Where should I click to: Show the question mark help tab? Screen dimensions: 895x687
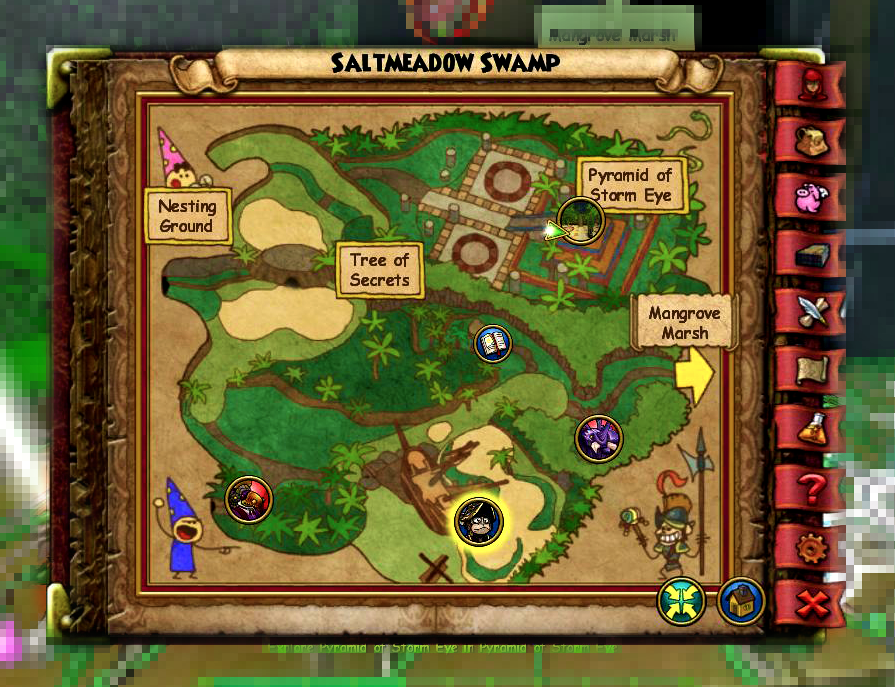click(x=810, y=488)
